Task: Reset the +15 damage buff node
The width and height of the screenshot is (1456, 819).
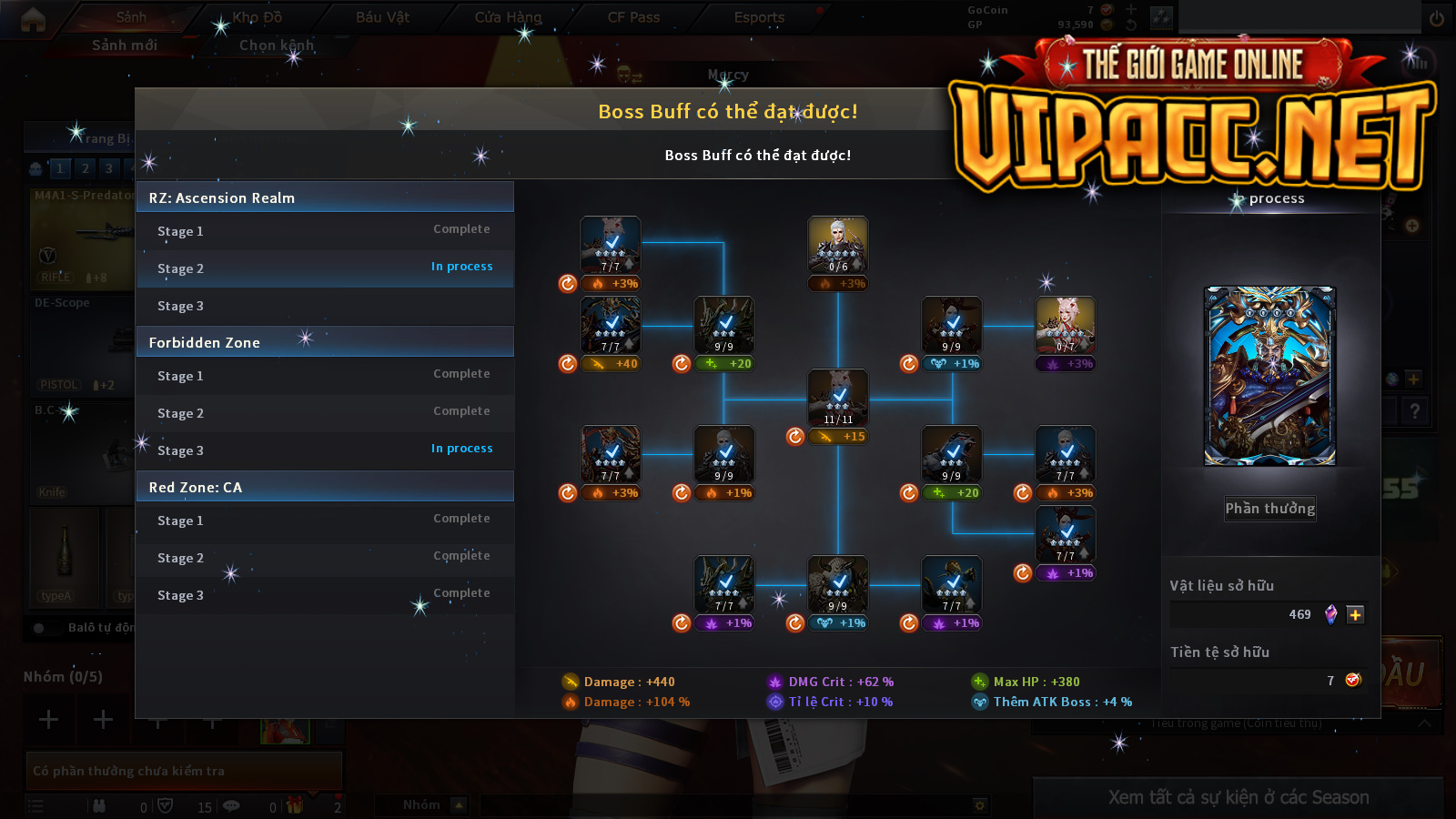Action: point(795,437)
